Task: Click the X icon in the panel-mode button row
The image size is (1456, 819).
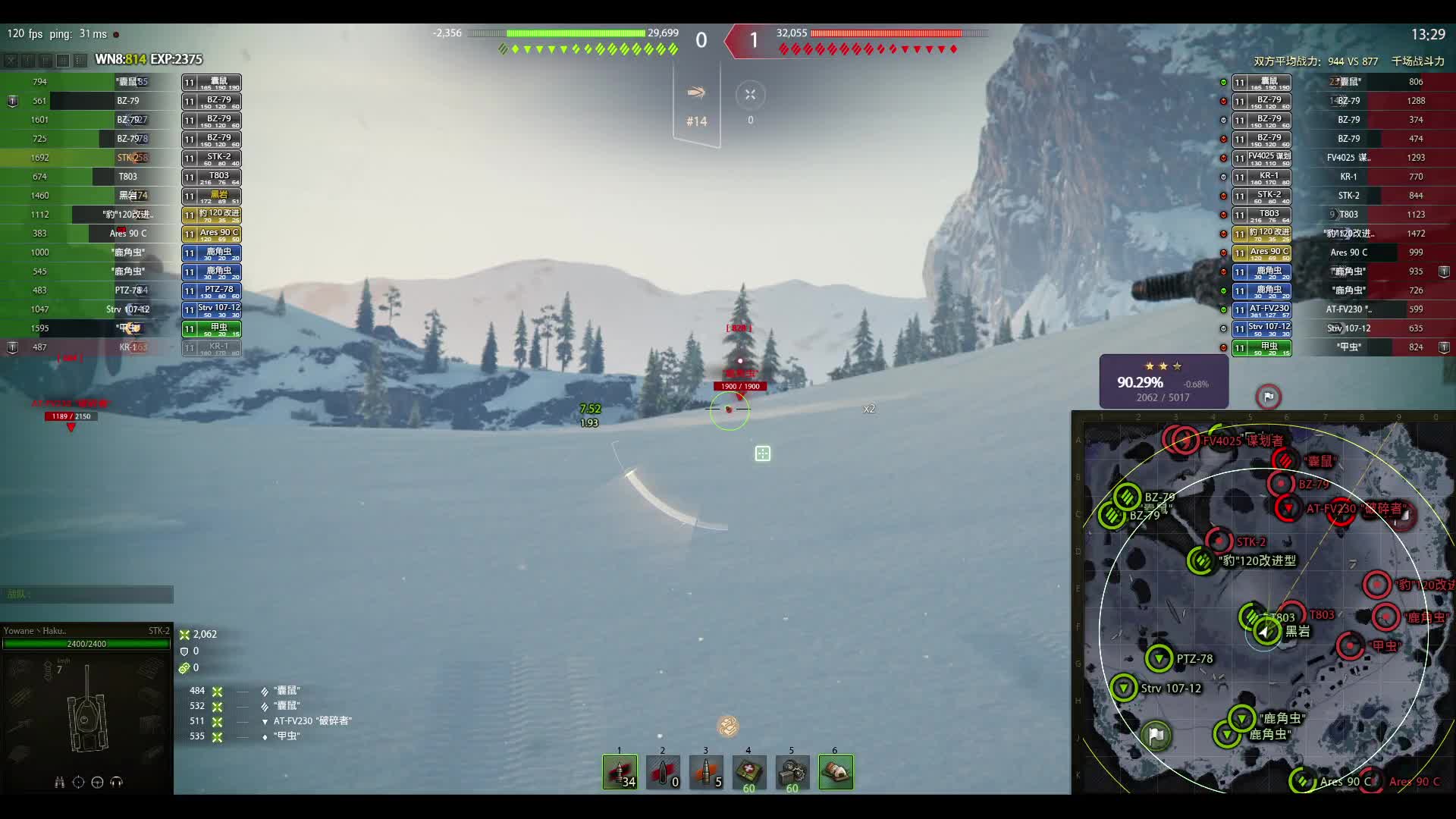Action: 11,60
